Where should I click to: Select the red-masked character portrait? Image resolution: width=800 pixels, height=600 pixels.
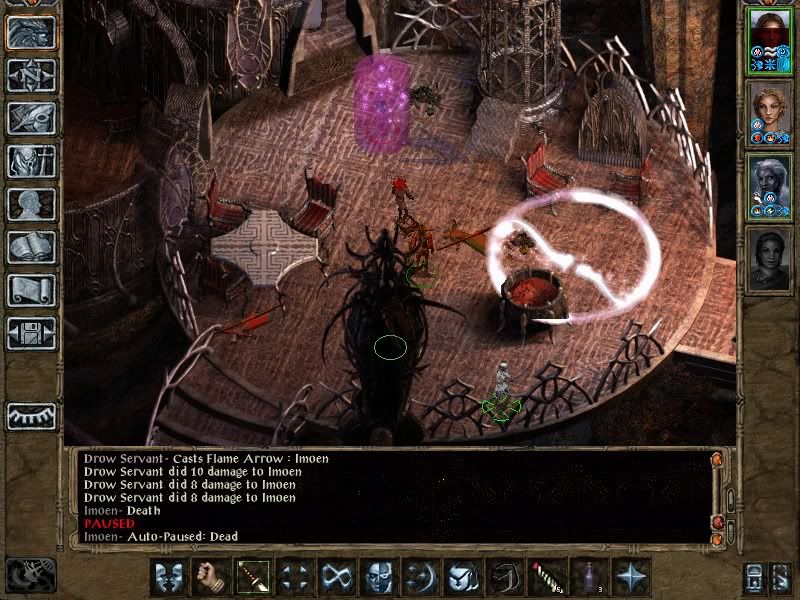click(x=770, y=40)
